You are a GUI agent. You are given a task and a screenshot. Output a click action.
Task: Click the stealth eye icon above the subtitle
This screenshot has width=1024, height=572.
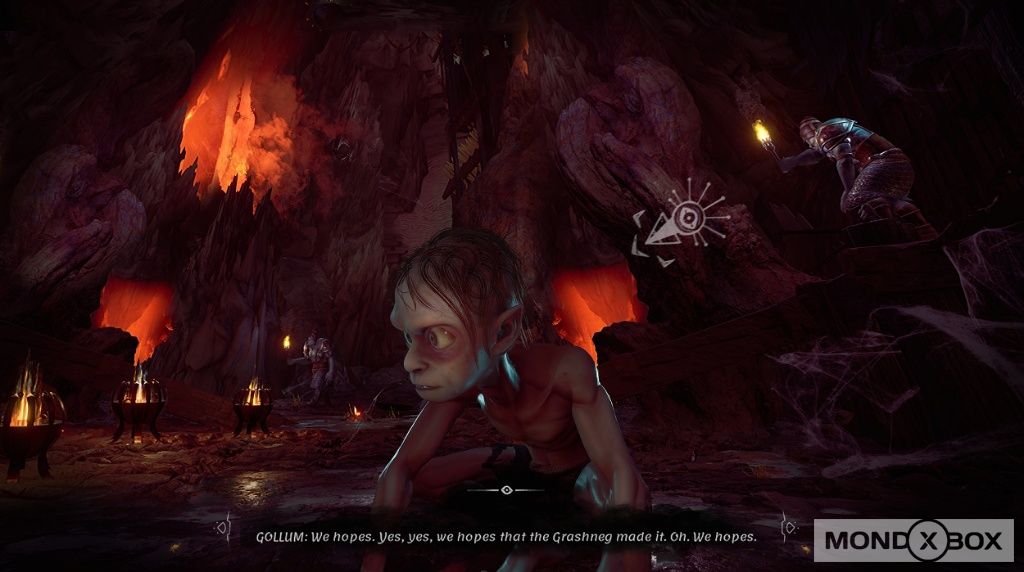(507, 490)
